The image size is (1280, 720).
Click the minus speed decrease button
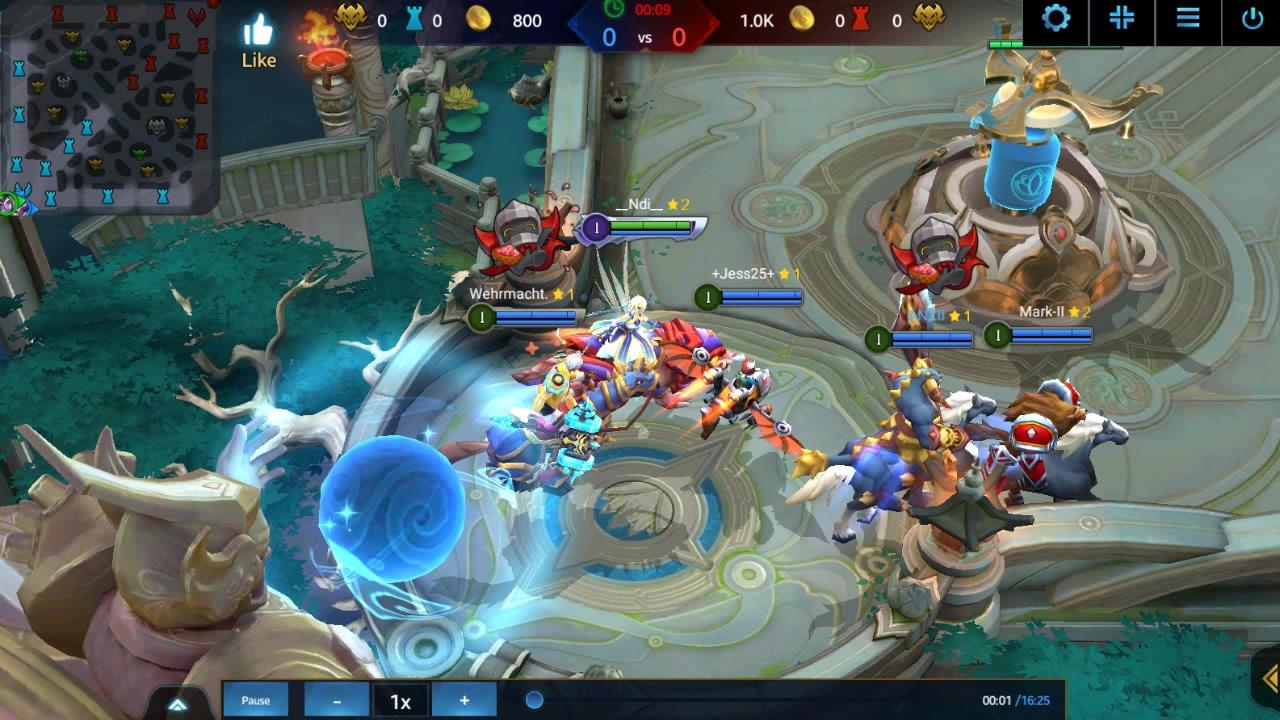(337, 700)
